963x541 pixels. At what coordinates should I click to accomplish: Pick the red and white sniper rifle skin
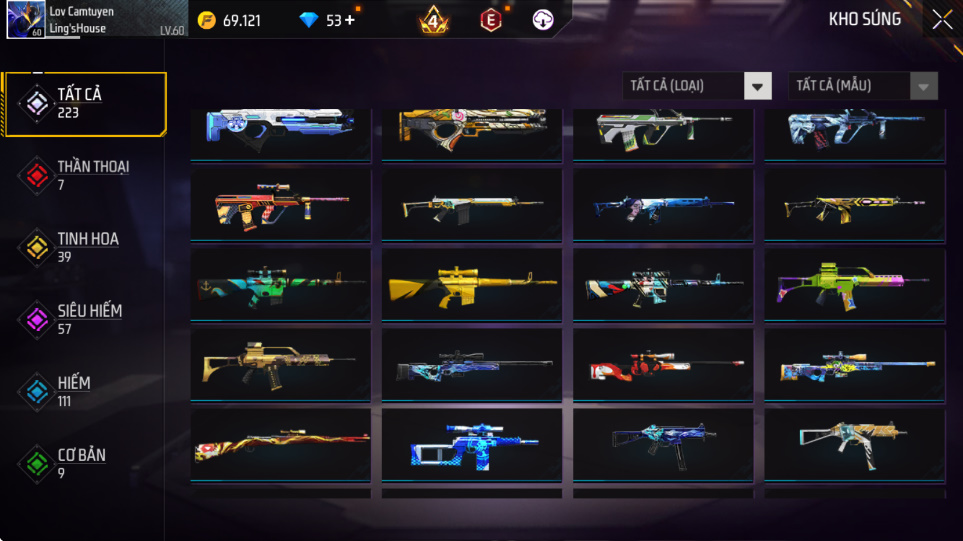663,367
